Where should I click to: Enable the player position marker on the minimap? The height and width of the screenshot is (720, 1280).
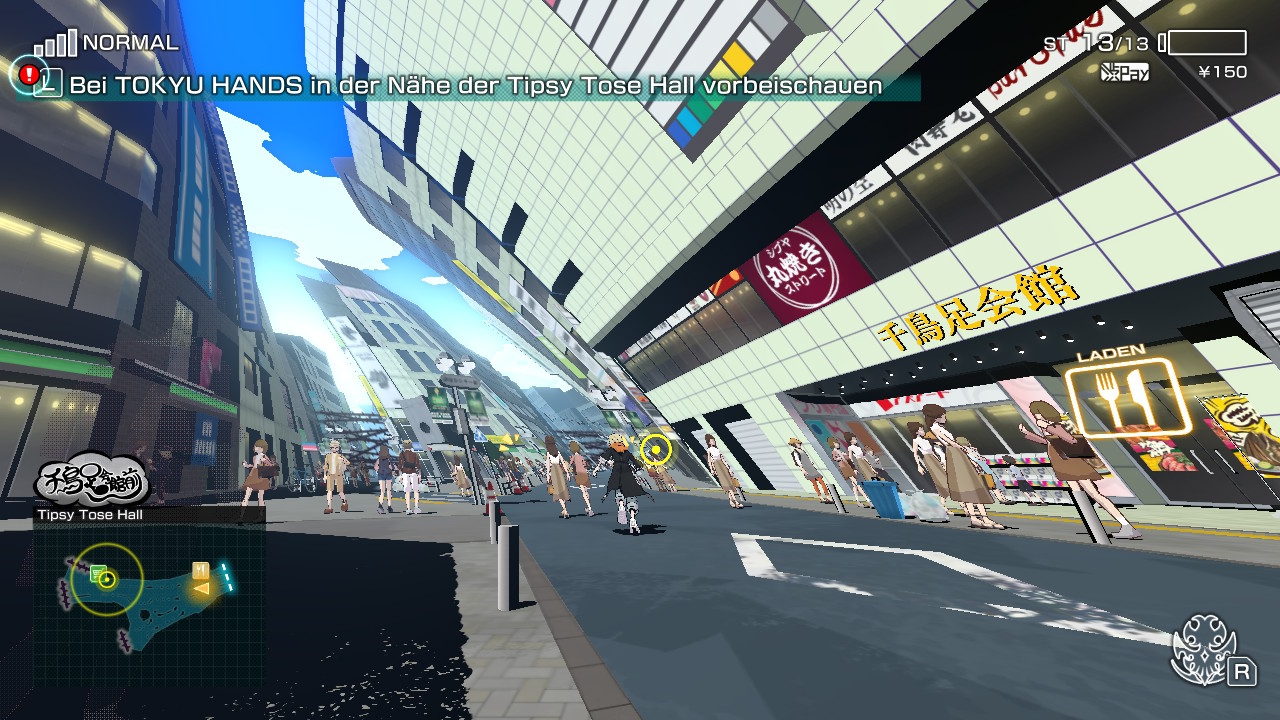tap(106, 579)
